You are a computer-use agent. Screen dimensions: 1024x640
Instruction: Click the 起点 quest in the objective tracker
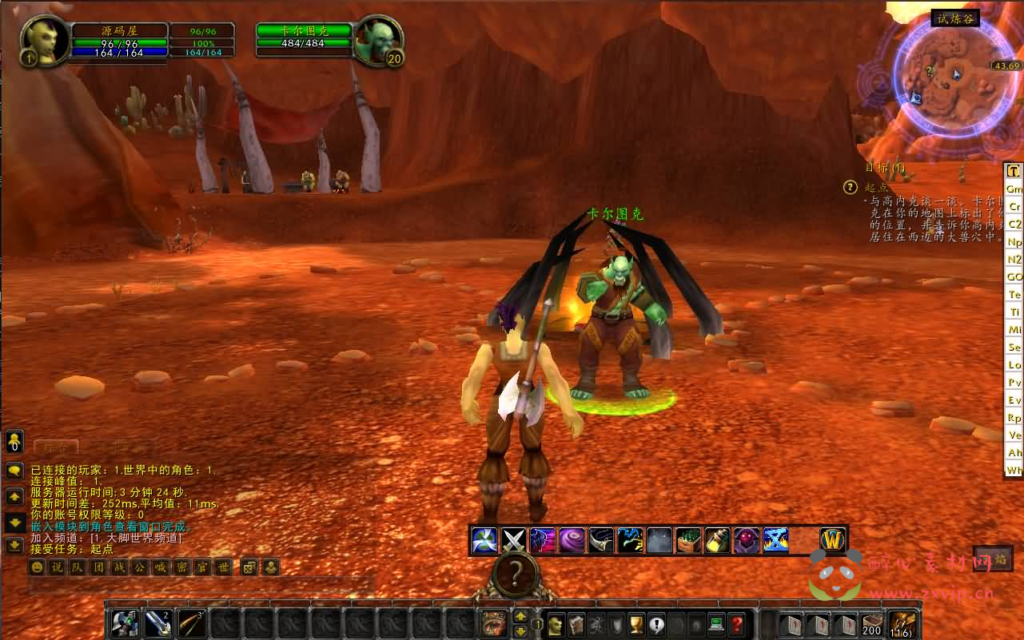[876, 187]
